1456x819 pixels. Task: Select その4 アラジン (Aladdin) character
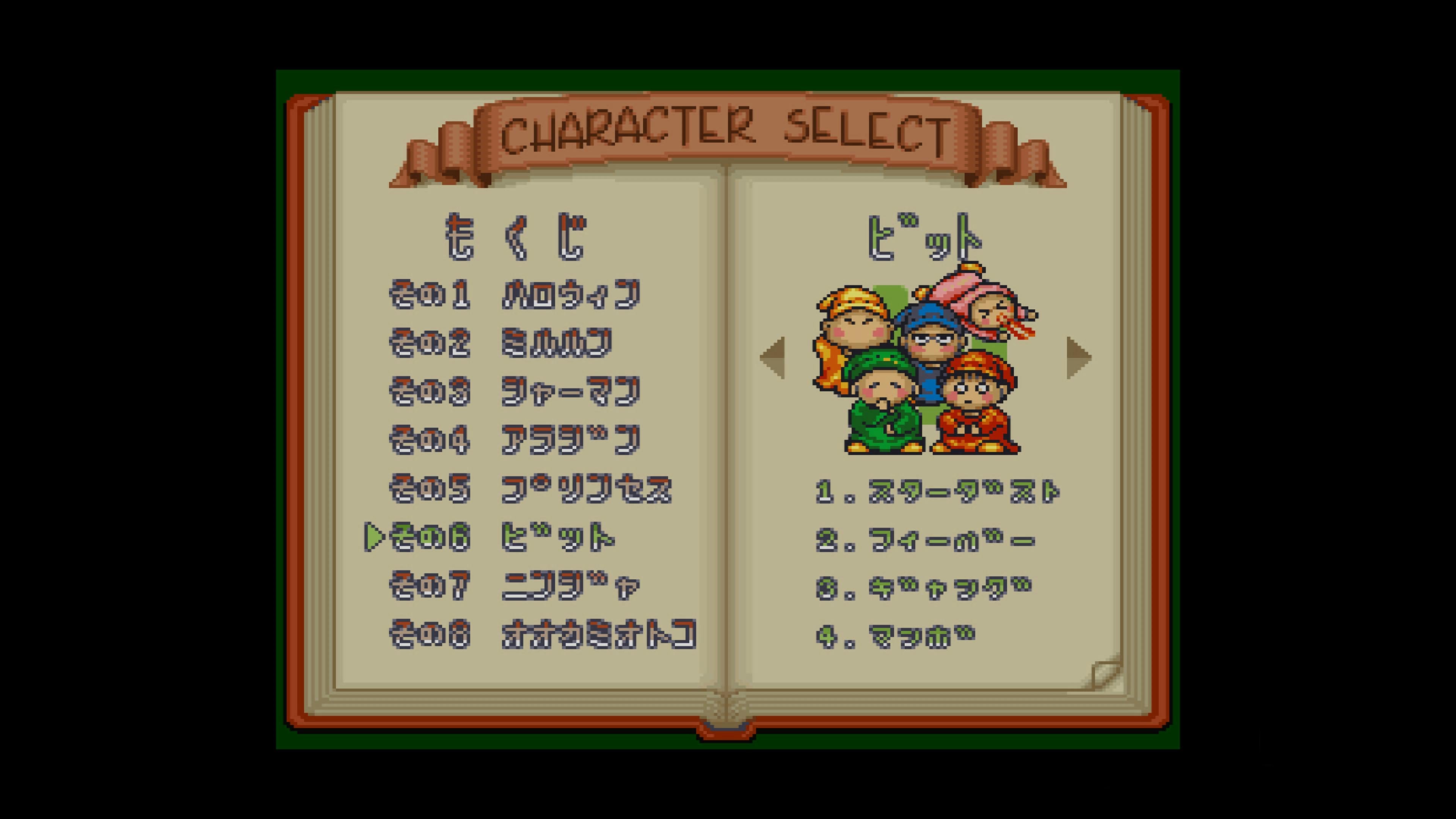click(515, 440)
